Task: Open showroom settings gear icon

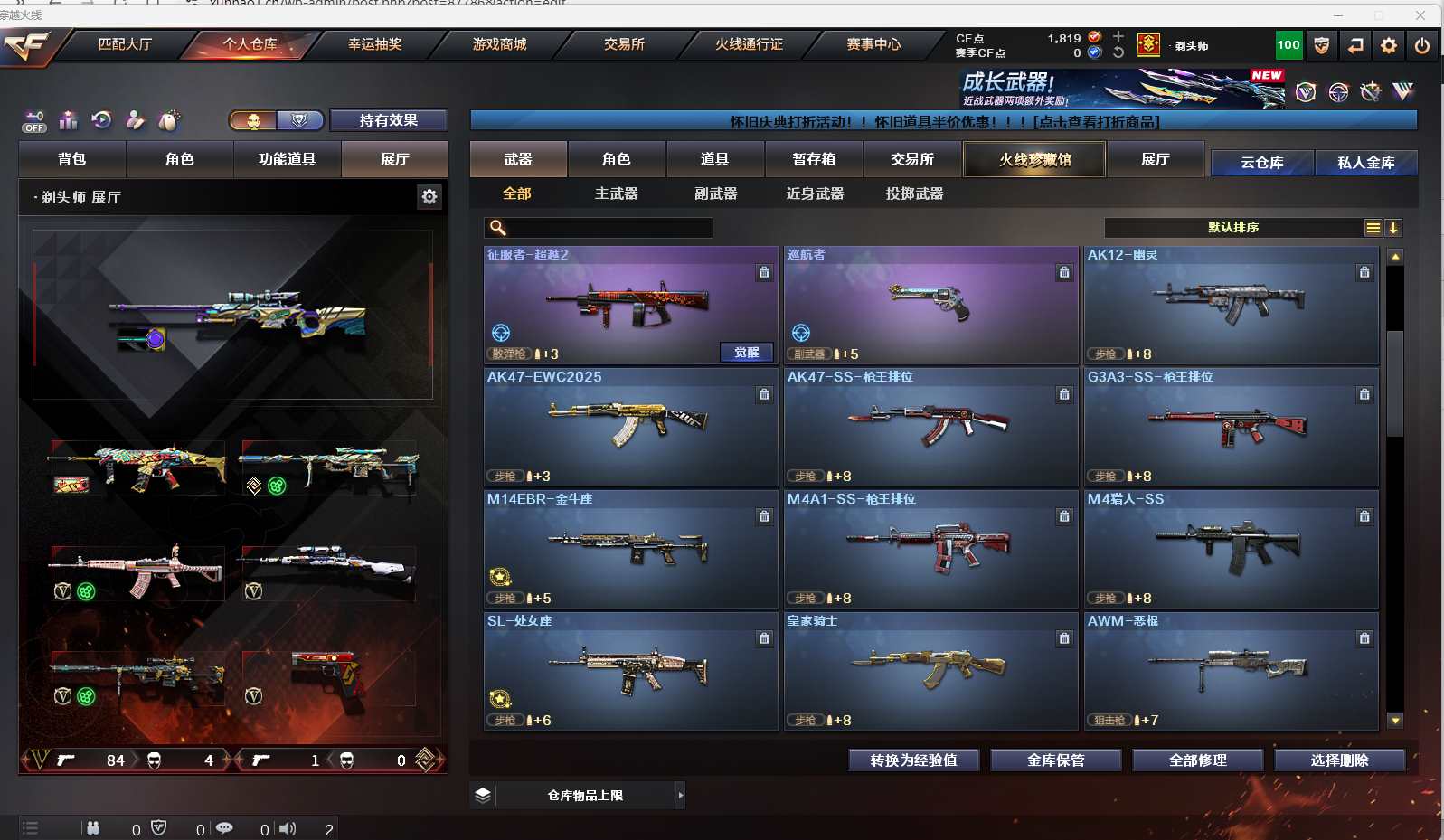Action: 429,196
